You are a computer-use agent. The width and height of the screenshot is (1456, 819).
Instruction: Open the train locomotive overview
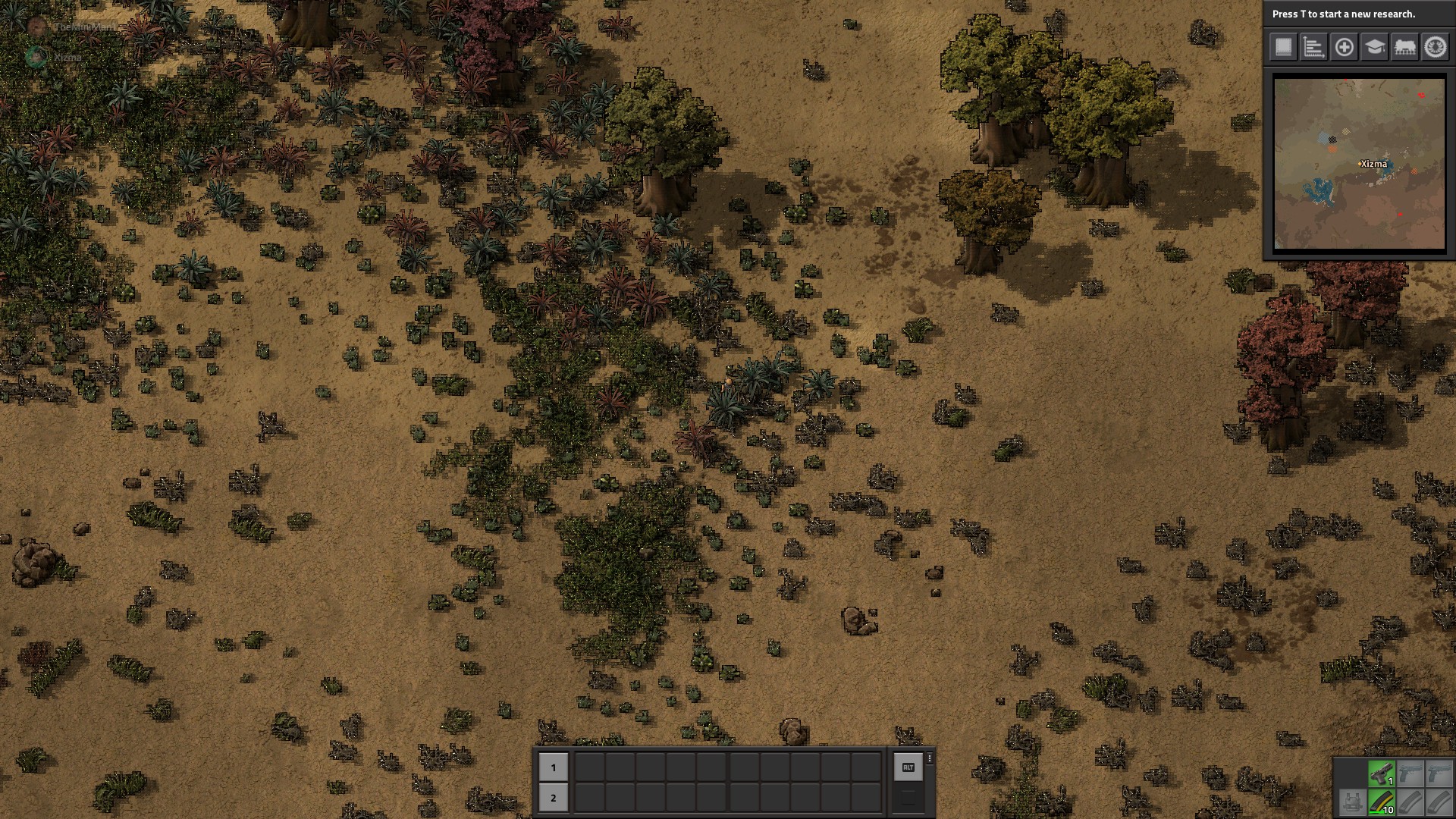pos(1404,47)
